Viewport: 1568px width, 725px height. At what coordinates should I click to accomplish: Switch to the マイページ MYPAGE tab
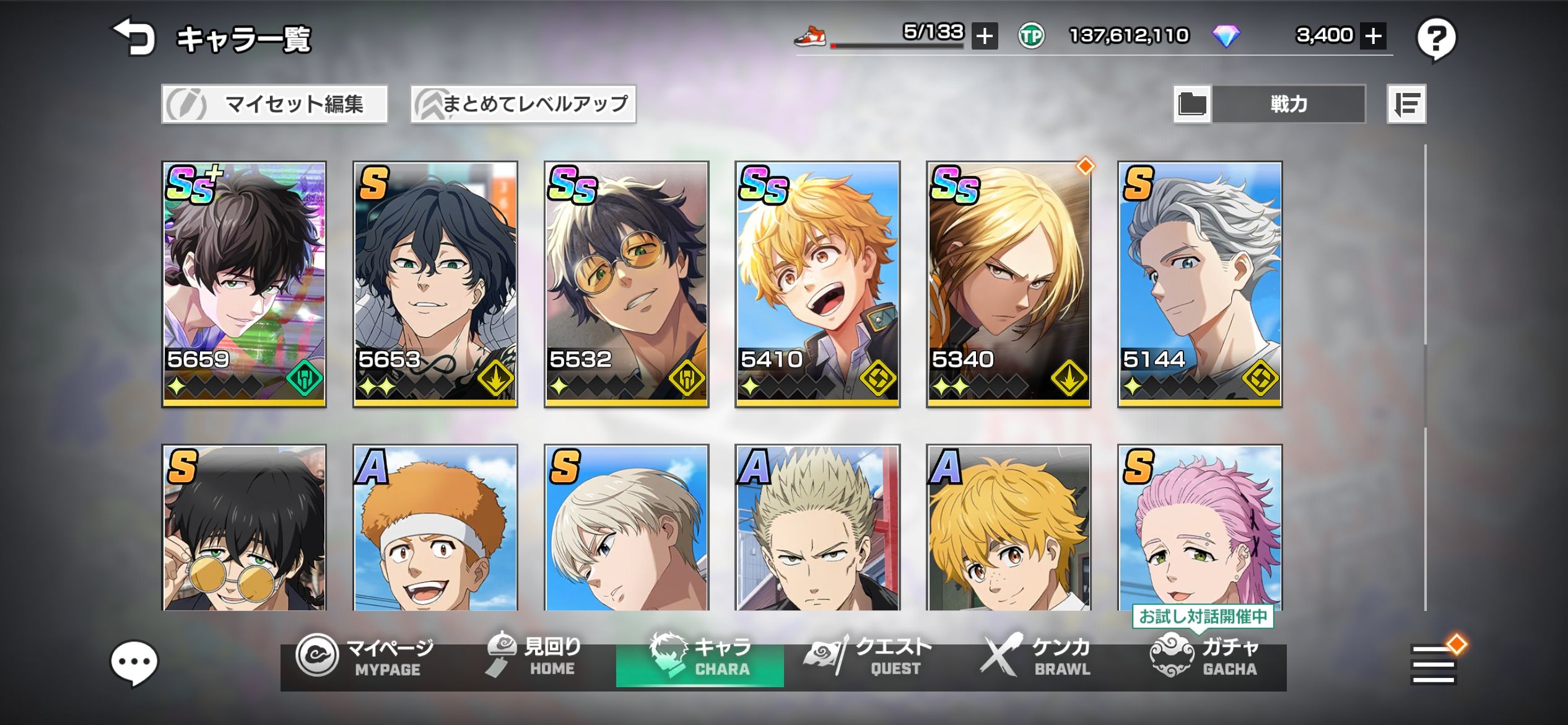tap(365, 658)
